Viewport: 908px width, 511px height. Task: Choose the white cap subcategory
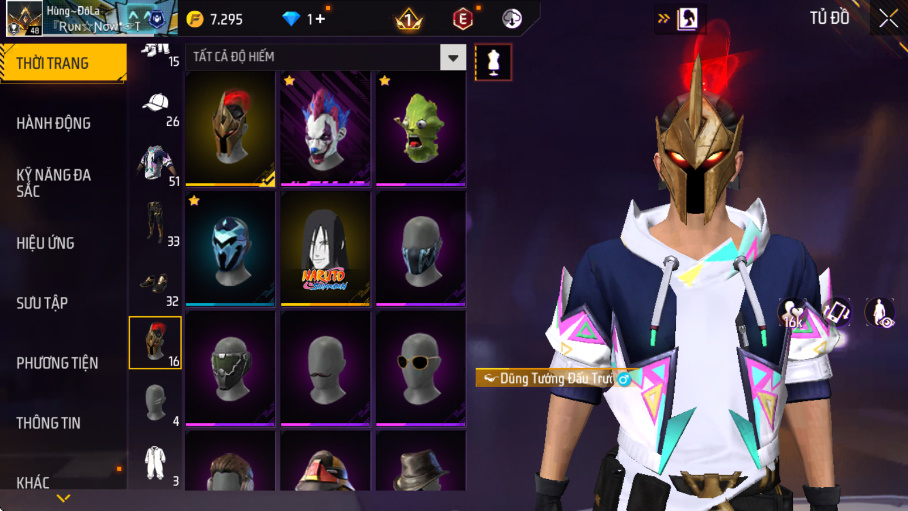[155, 104]
